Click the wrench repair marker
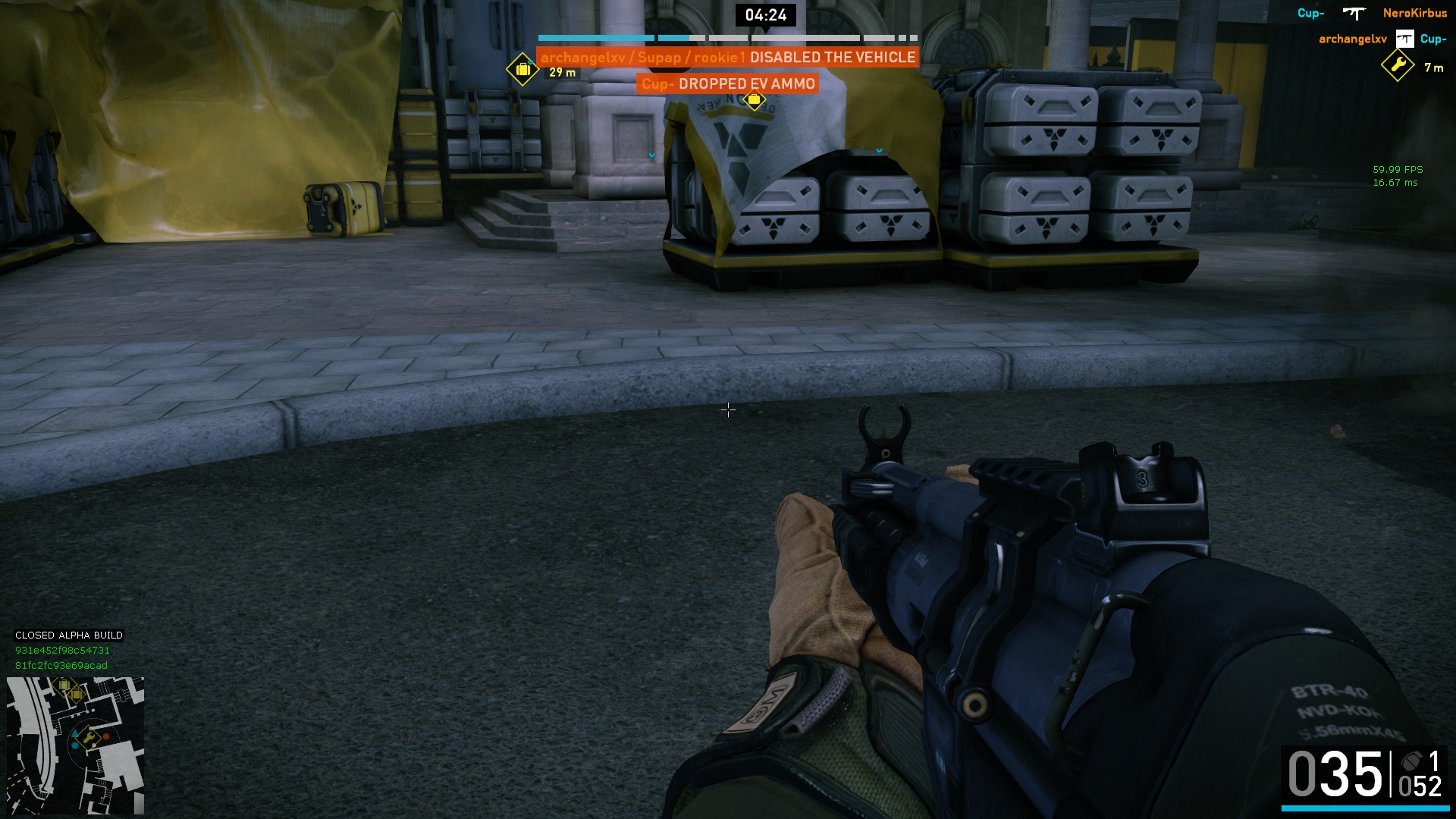The height and width of the screenshot is (819, 1456). tap(1398, 65)
